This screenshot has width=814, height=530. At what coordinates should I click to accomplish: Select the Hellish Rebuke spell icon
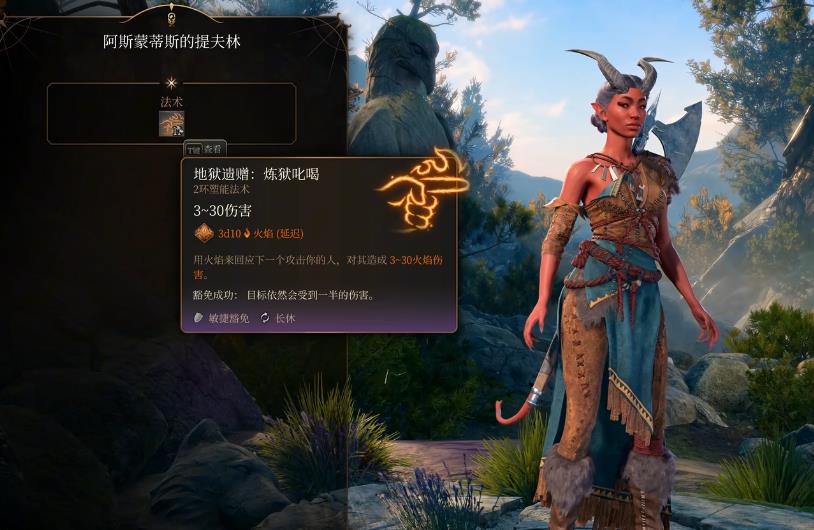pyautogui.click(x=171, y=123)
